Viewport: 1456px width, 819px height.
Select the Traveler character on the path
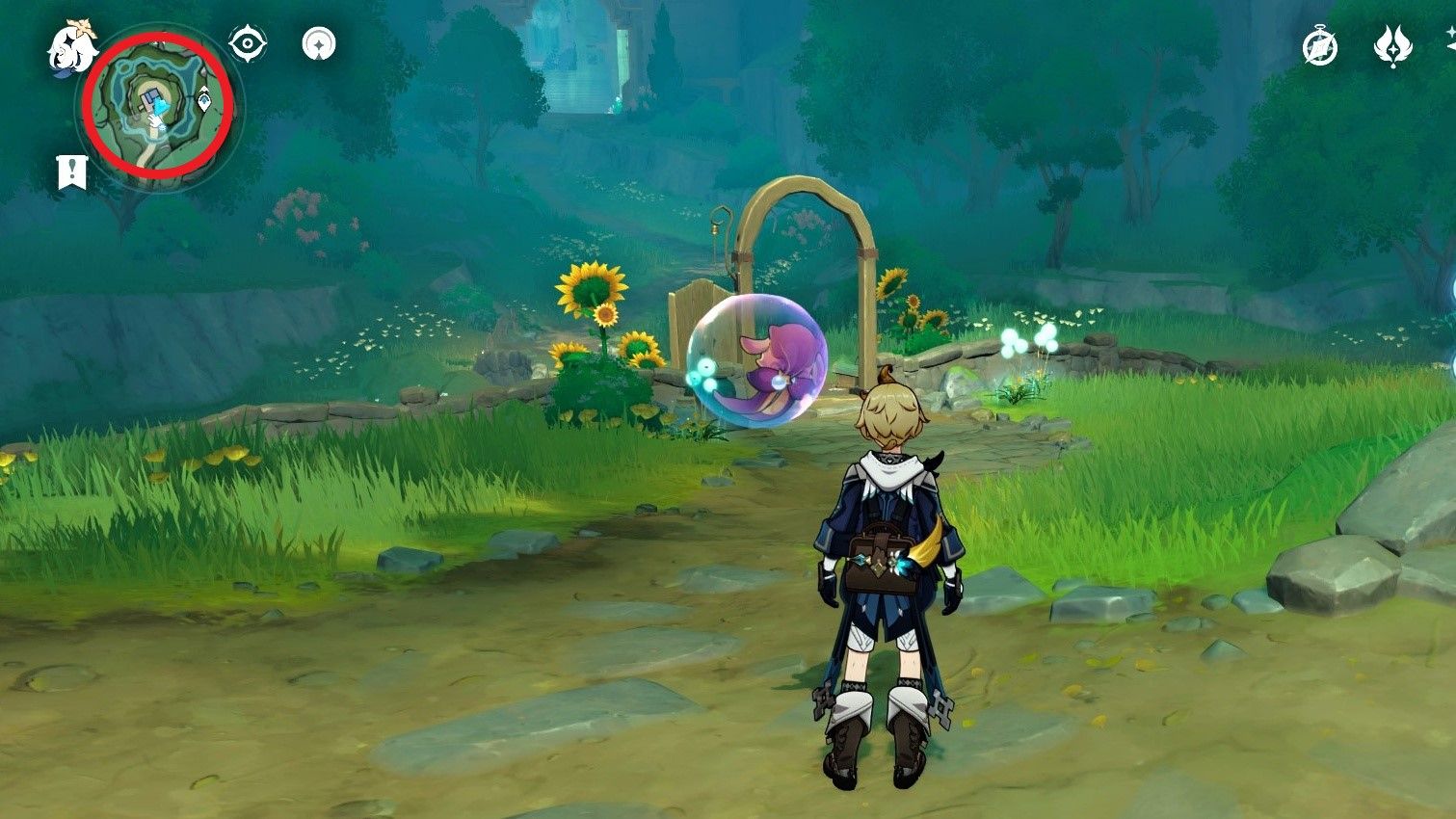(888, 559)
